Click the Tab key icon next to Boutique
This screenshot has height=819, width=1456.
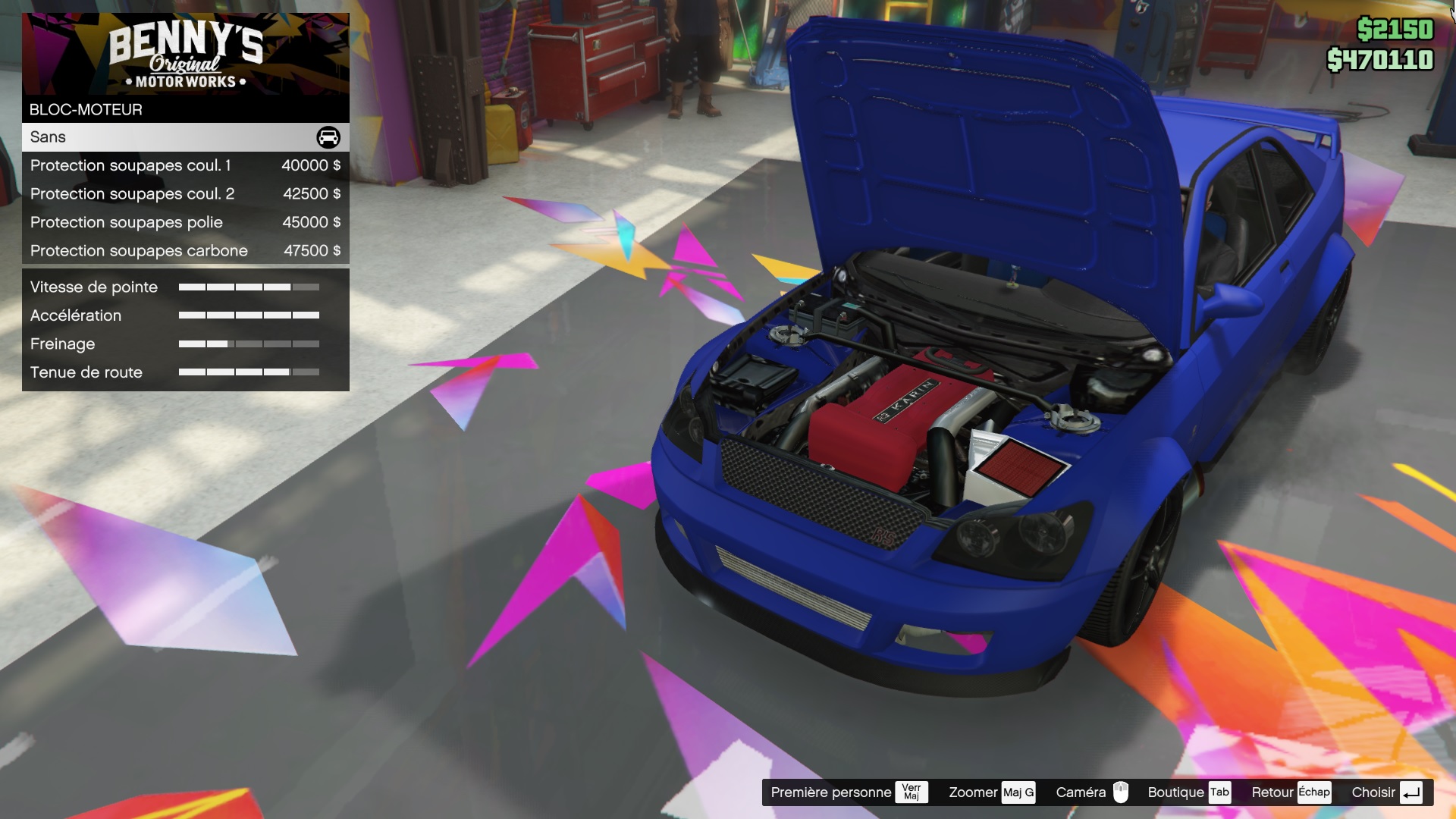pos(1219,792)
